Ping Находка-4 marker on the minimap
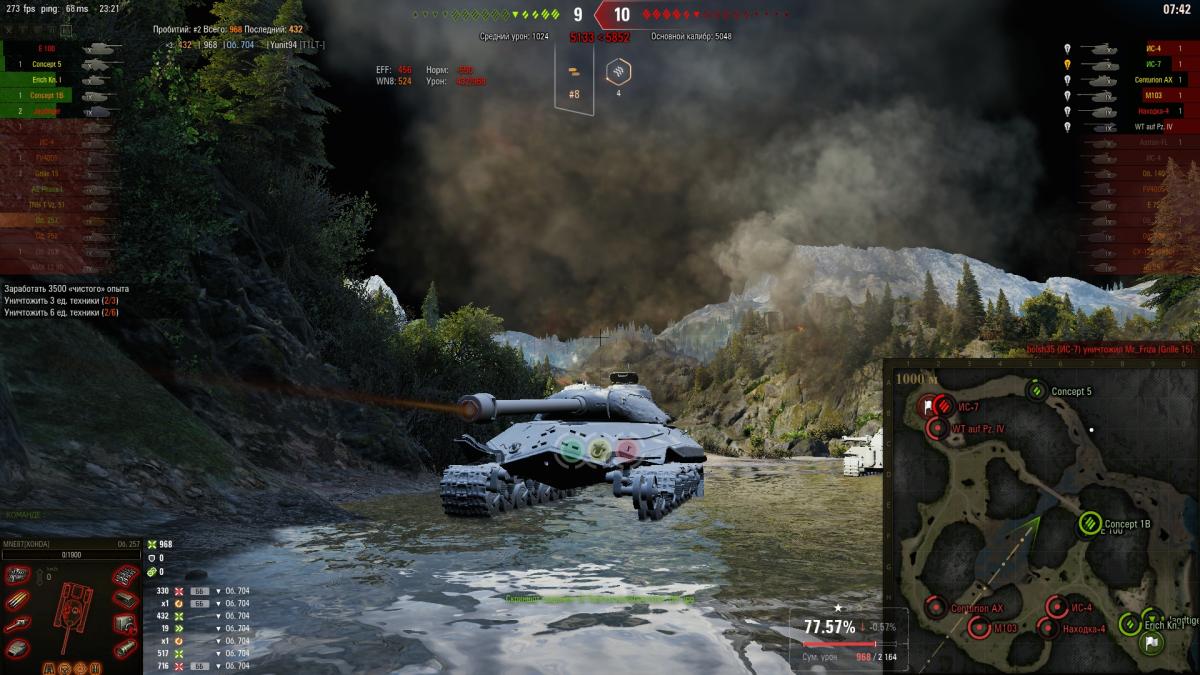The height and width of the screenshot is (675, 1200). click(1047, 628)
